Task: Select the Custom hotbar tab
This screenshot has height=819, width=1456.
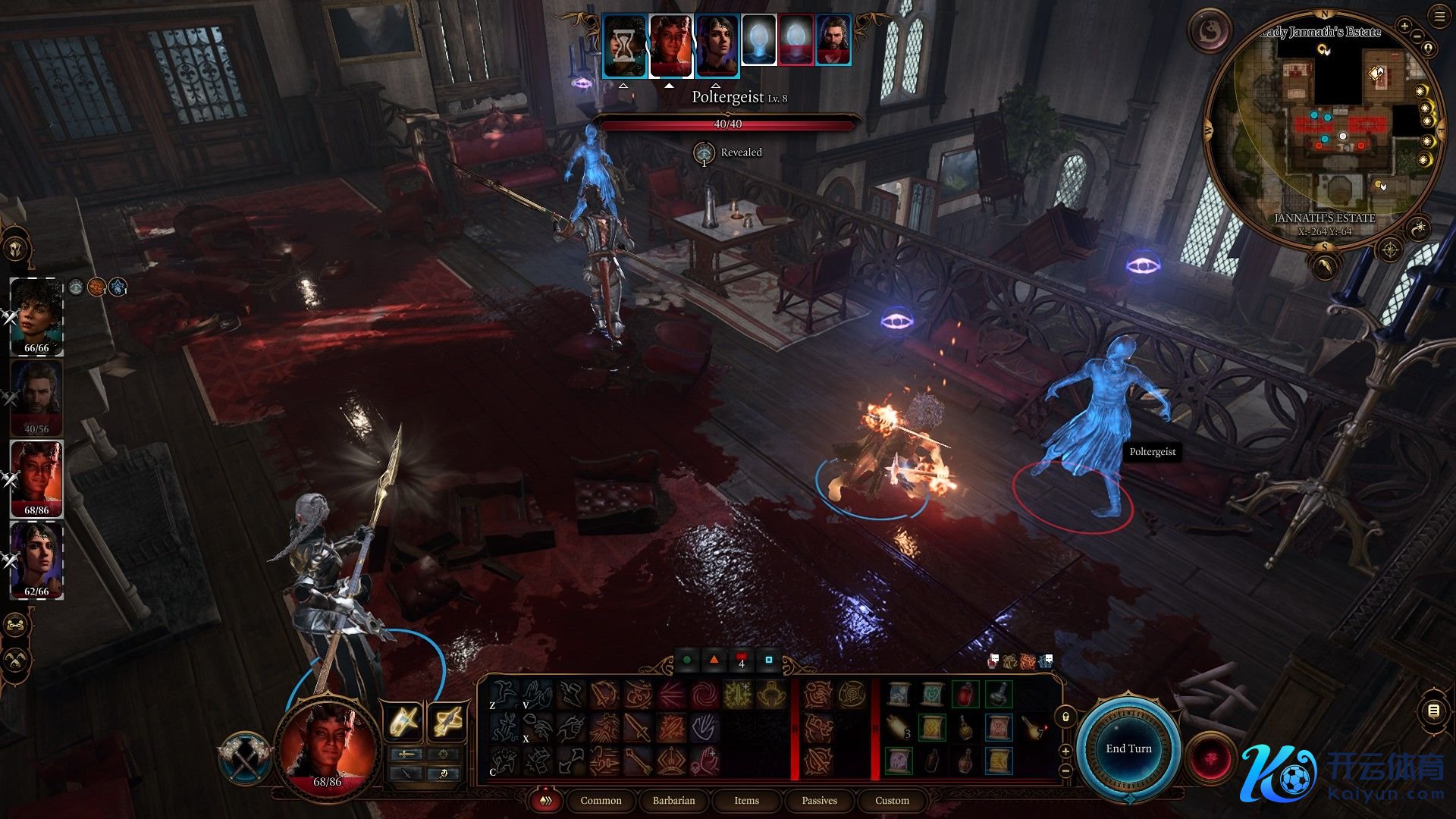Action: pyautogui.click(x=892, y=801)
